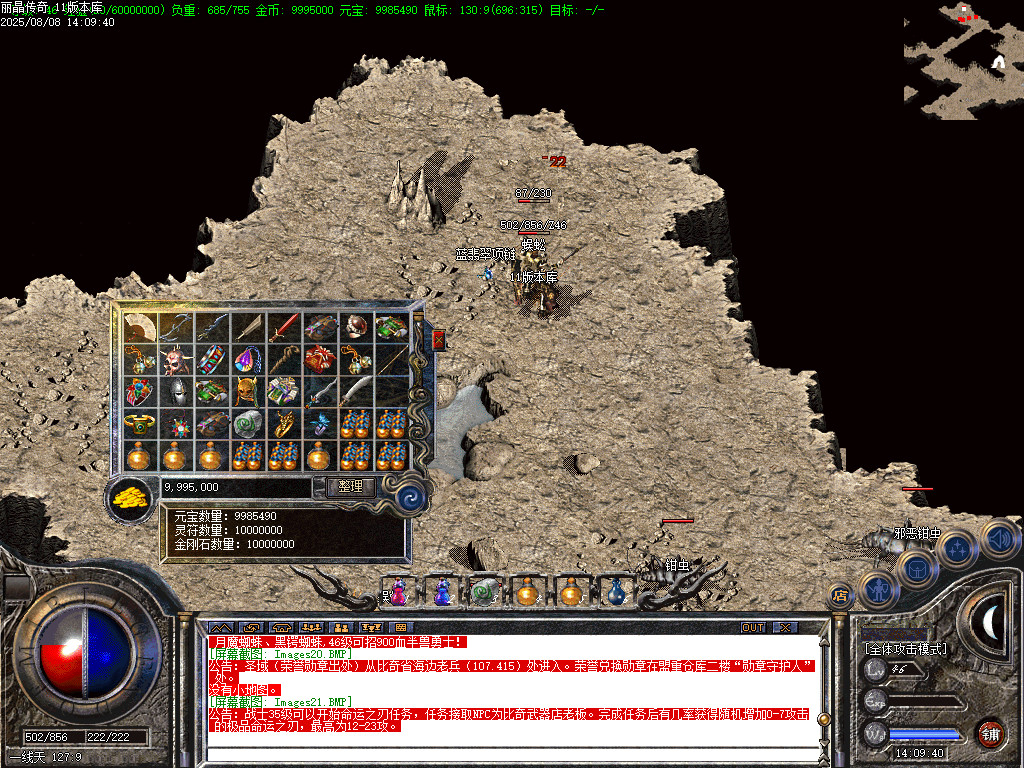Viewport: 1024px width, 768px height.
Task: Use the dark blue potion on the belt
Action: pos(617,593)
